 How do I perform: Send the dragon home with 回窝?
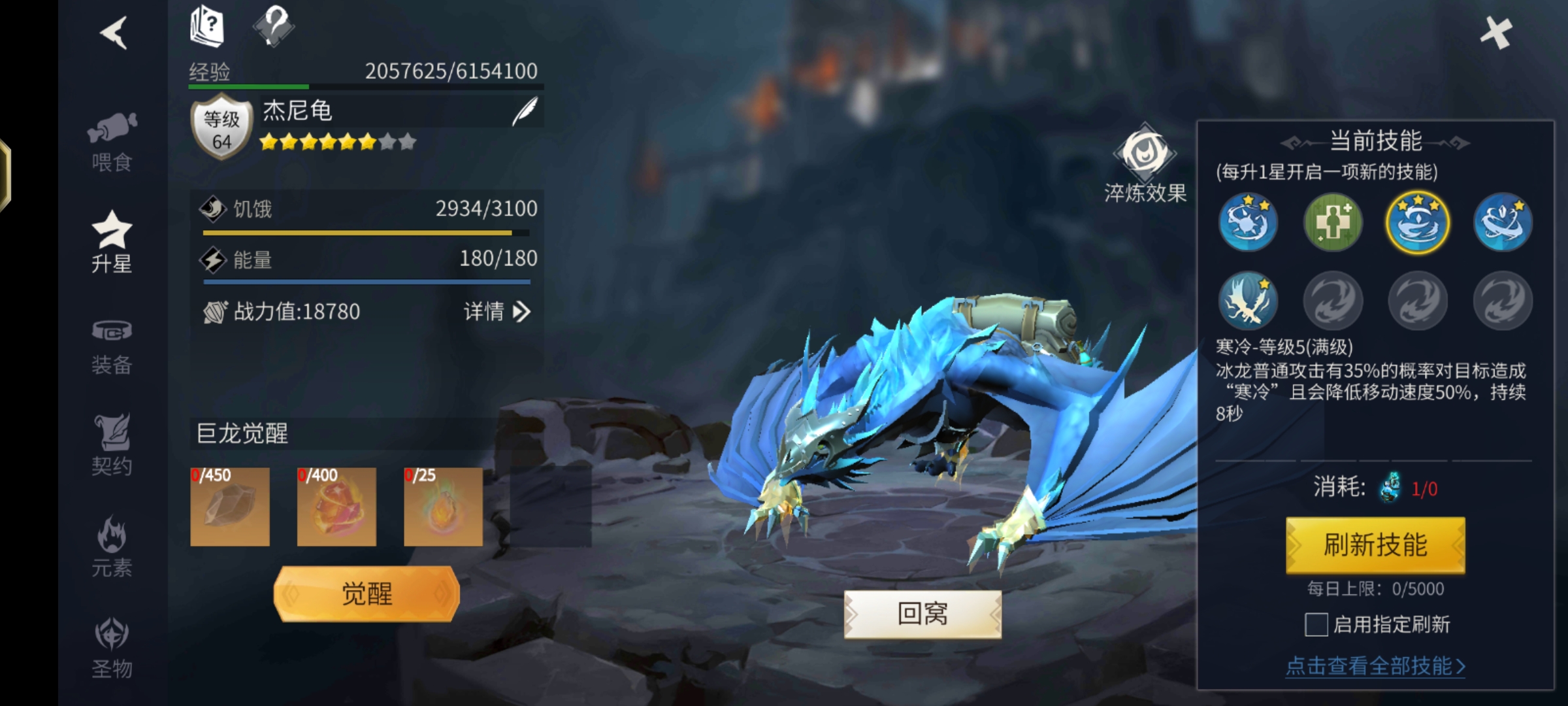point(923,614)
